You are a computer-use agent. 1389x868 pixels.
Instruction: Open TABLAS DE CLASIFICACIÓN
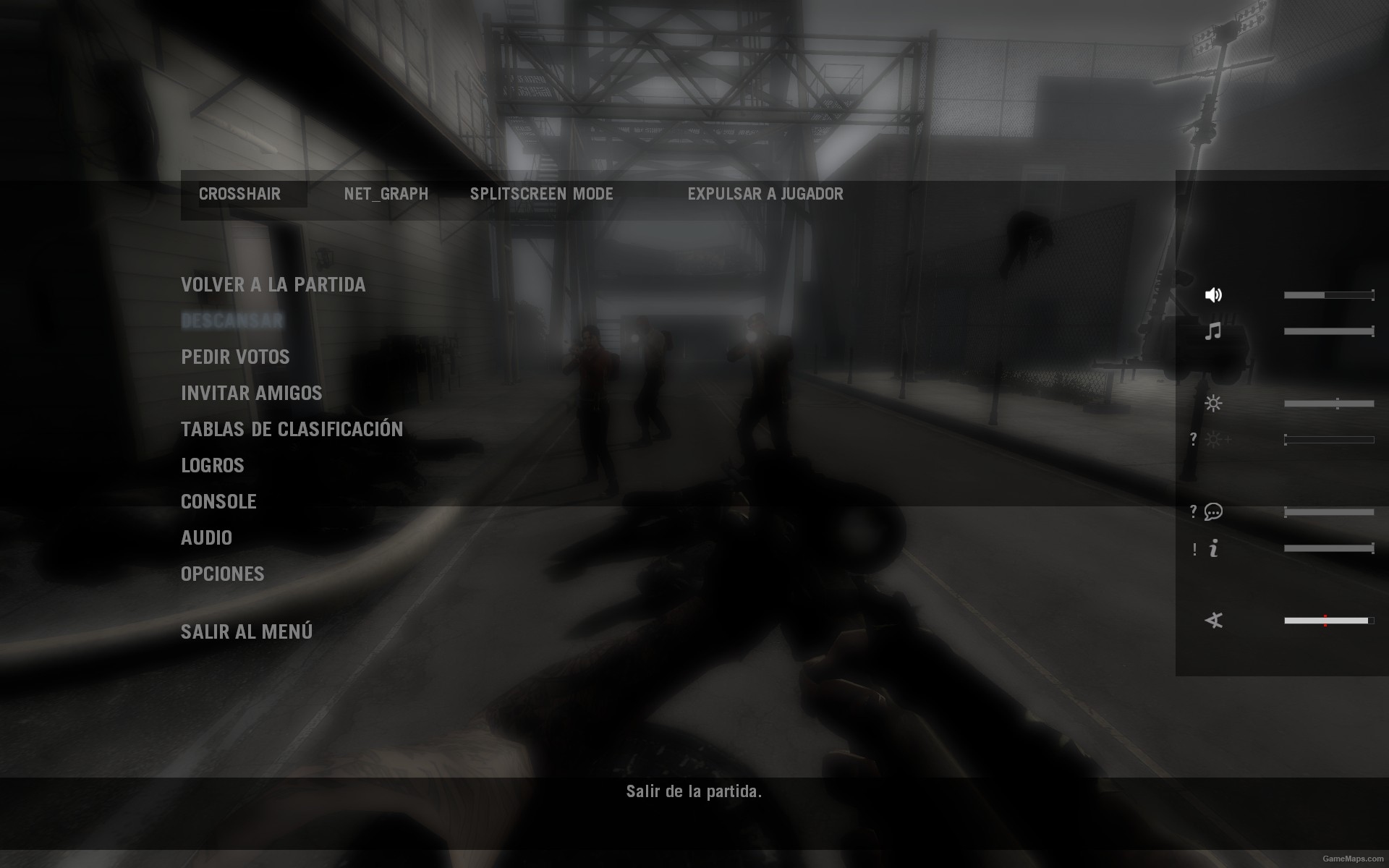tap(292, 429)
